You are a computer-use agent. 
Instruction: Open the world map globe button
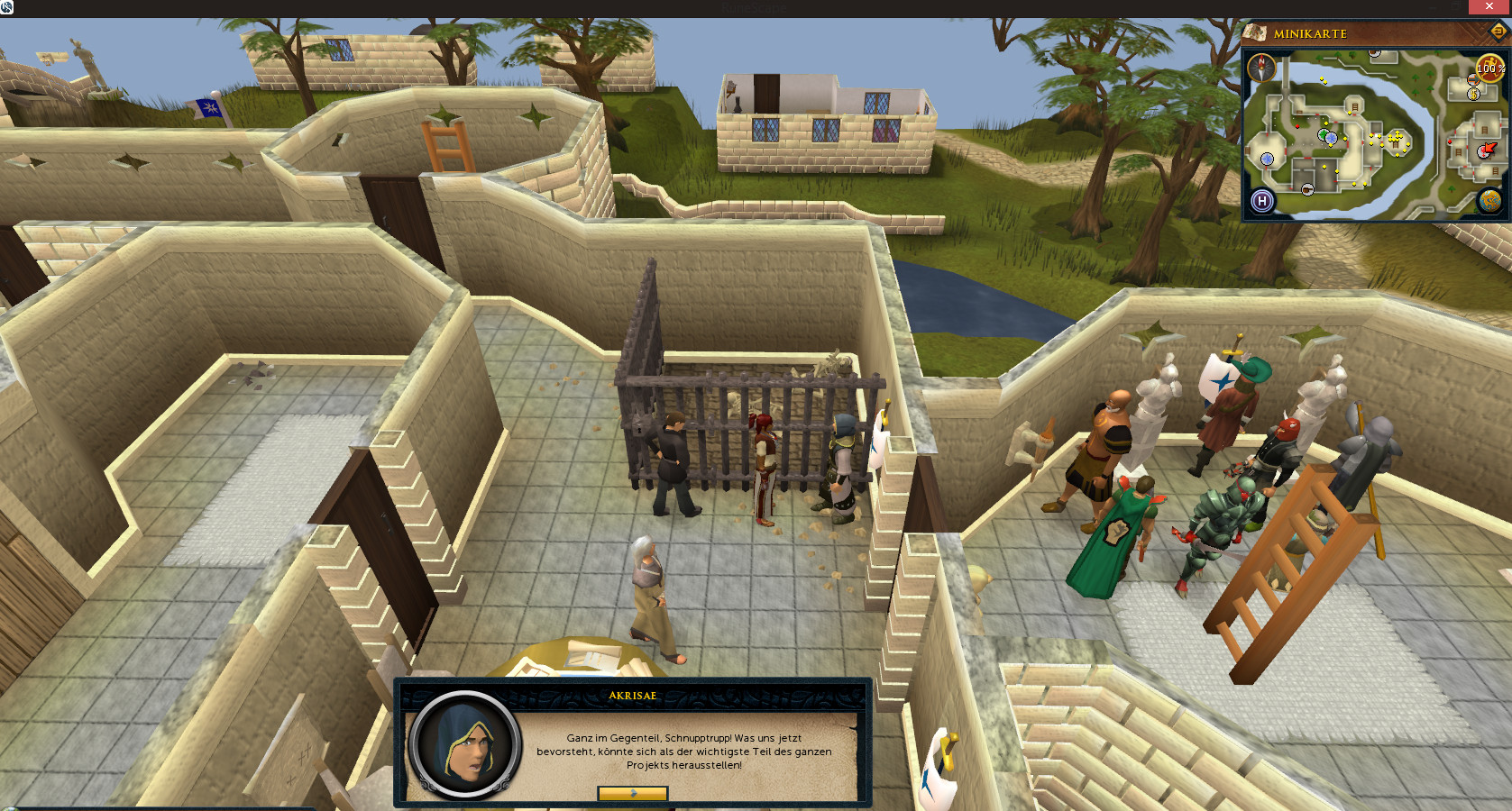coord(1489,200)
